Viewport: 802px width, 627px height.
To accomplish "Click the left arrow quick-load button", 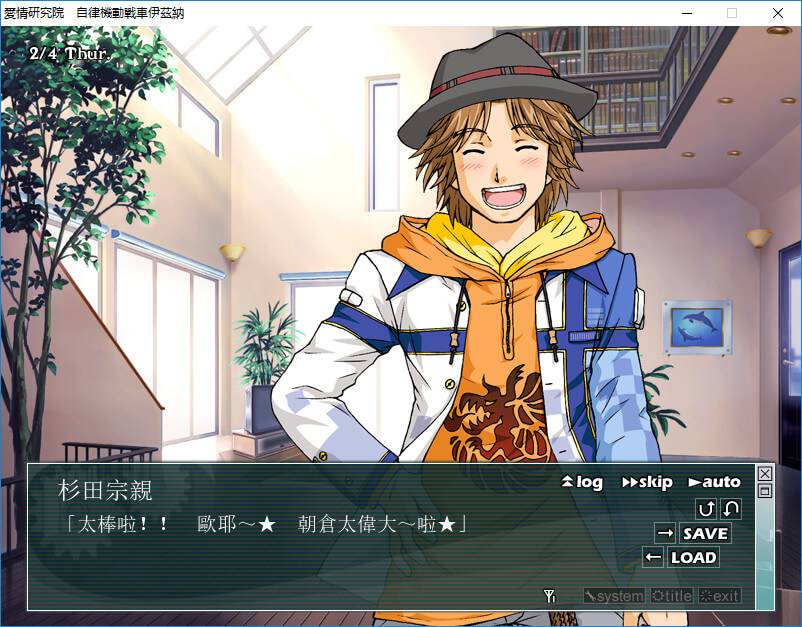I will [653, 557].
